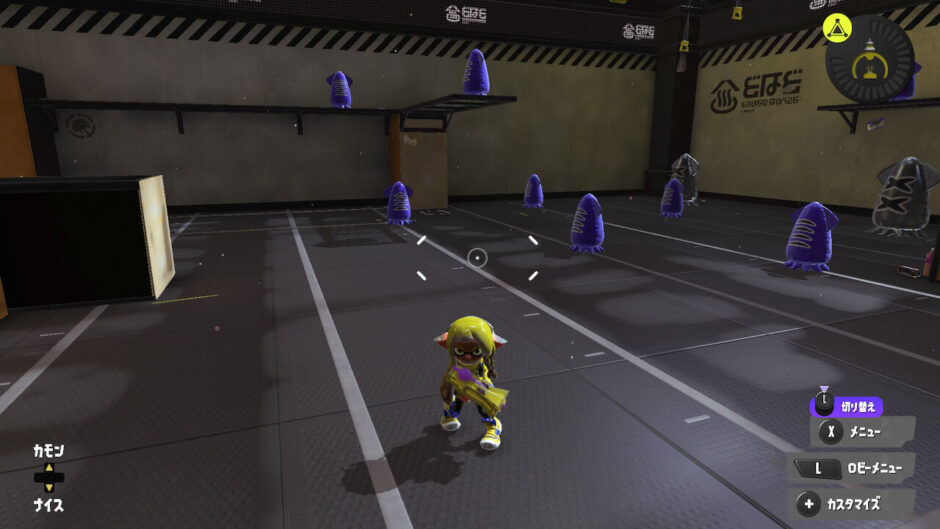Choose the 切り替え switch option
940x529 pixels.
848,406
